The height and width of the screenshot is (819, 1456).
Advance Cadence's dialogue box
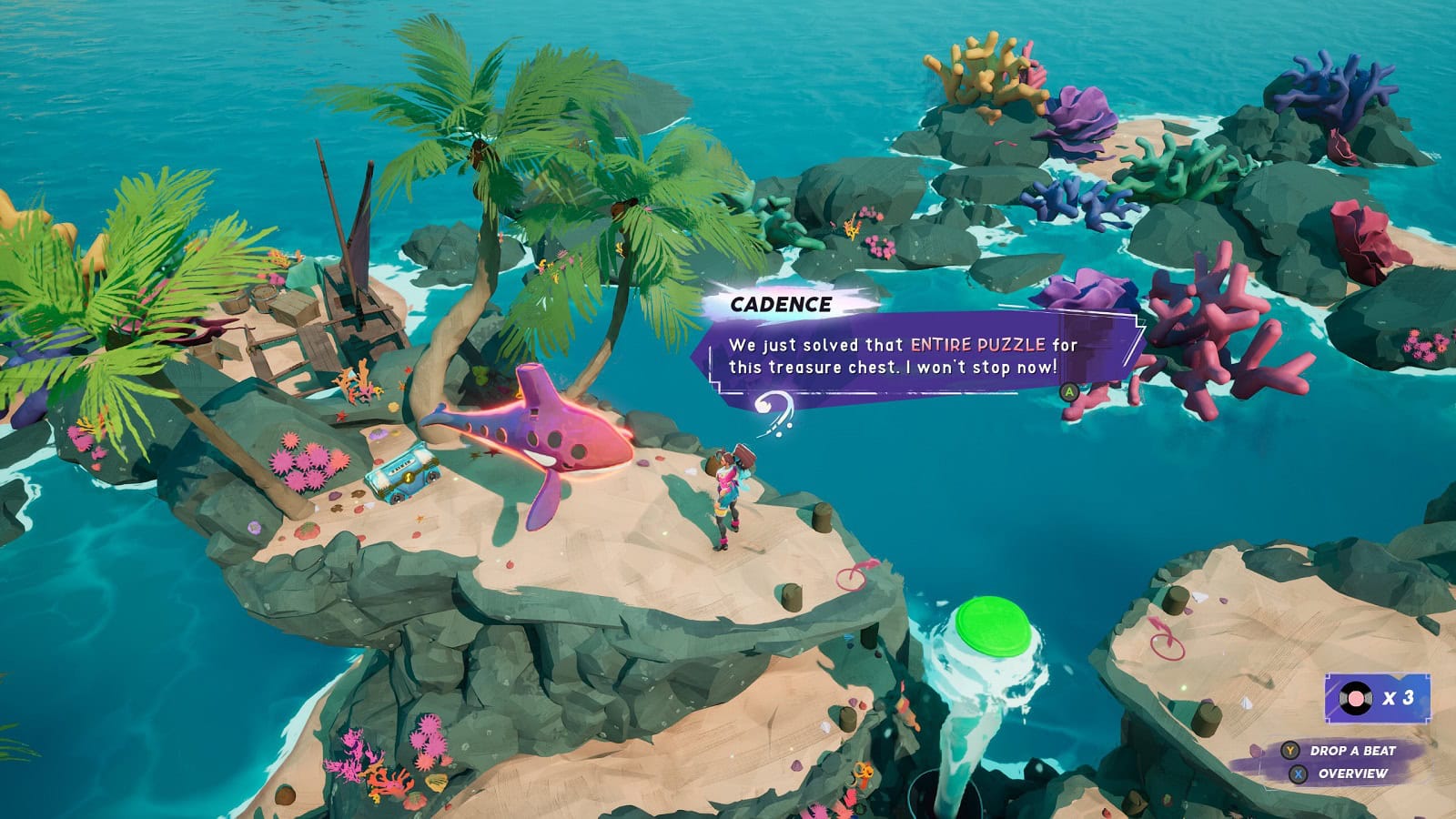tap(1070, 392)
